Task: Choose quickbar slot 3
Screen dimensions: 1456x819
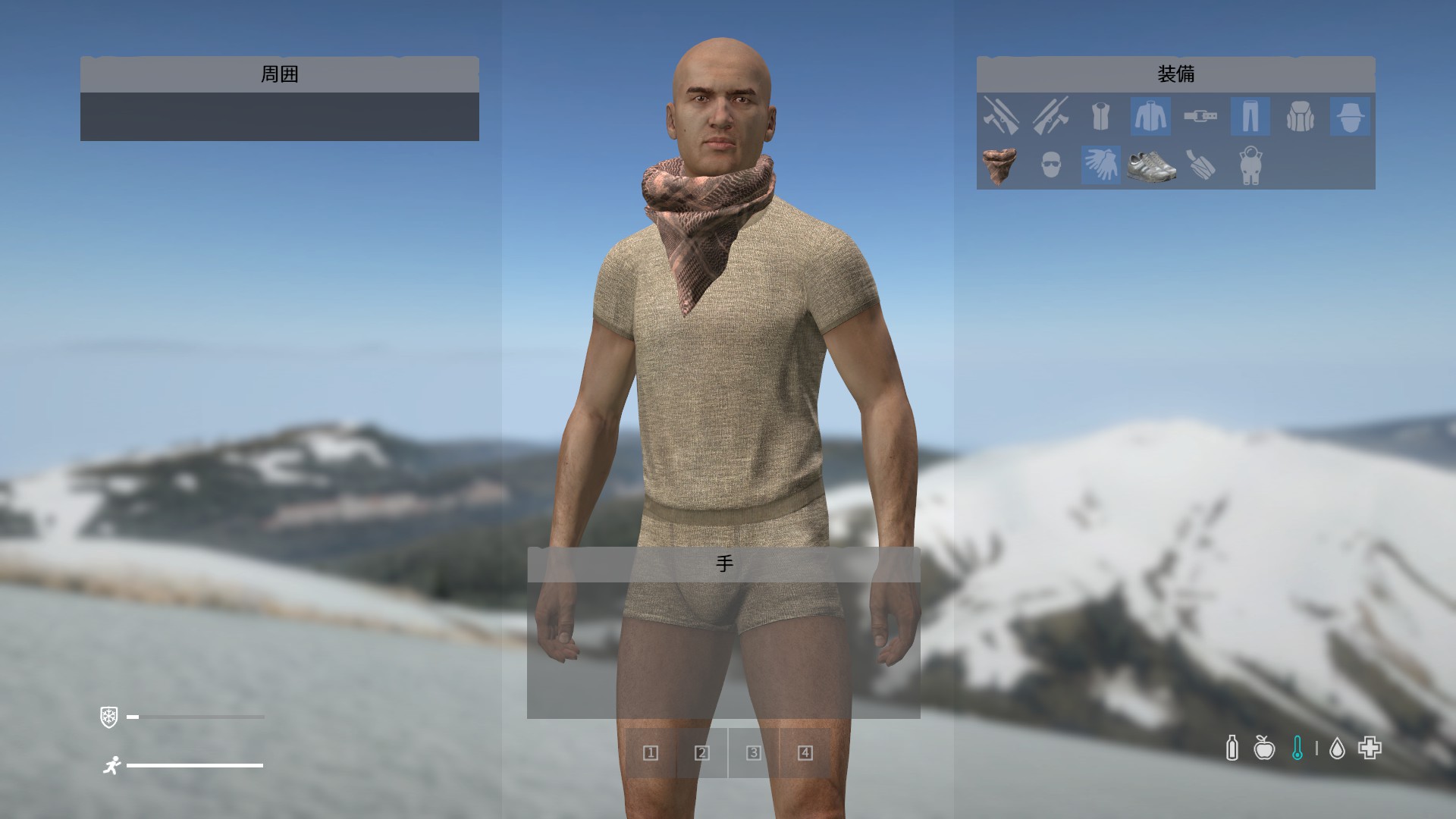Action: (x=754, y=753)
